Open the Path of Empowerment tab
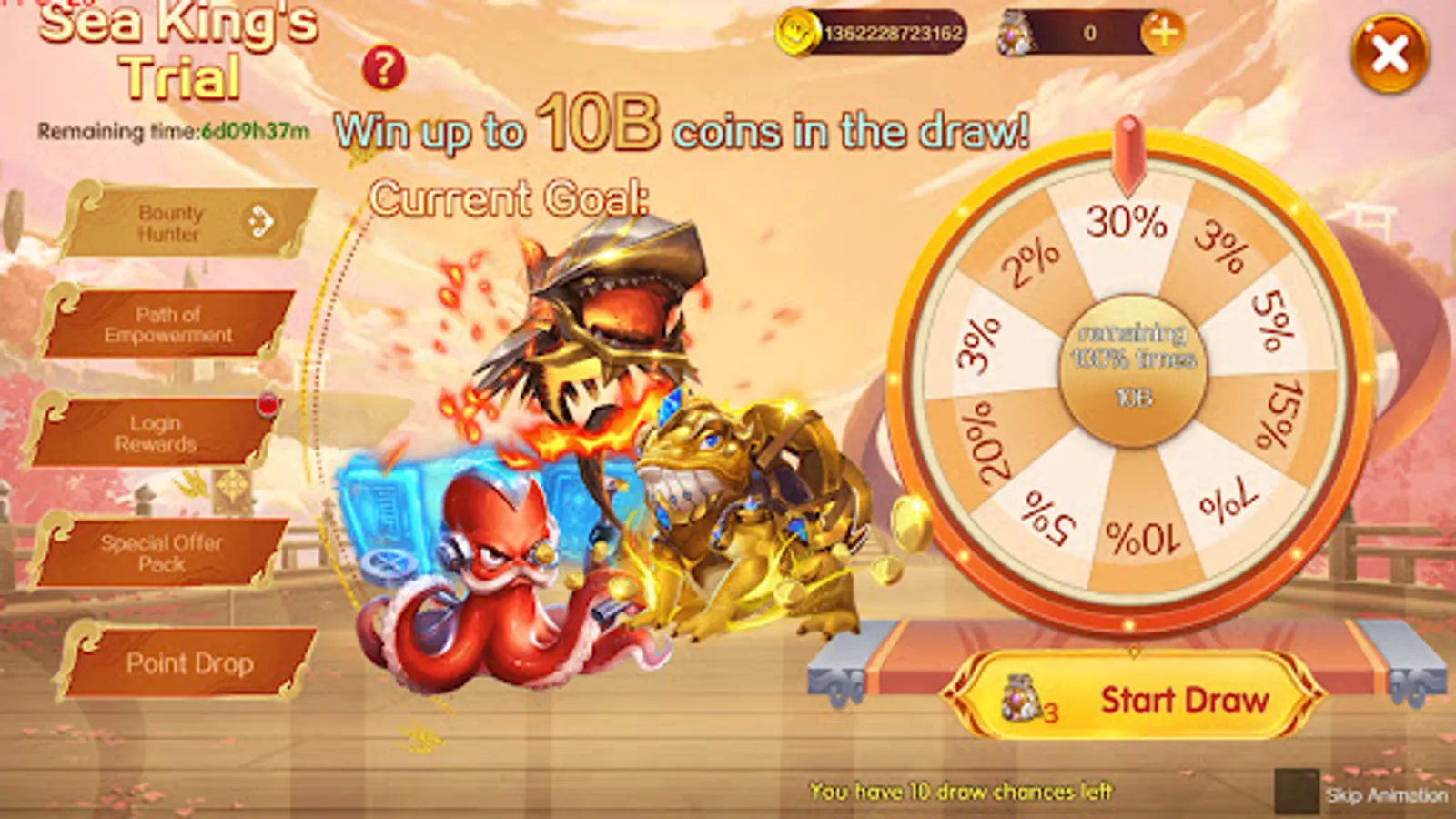Viewport: 1456px width, 819px height. point(169,326)
